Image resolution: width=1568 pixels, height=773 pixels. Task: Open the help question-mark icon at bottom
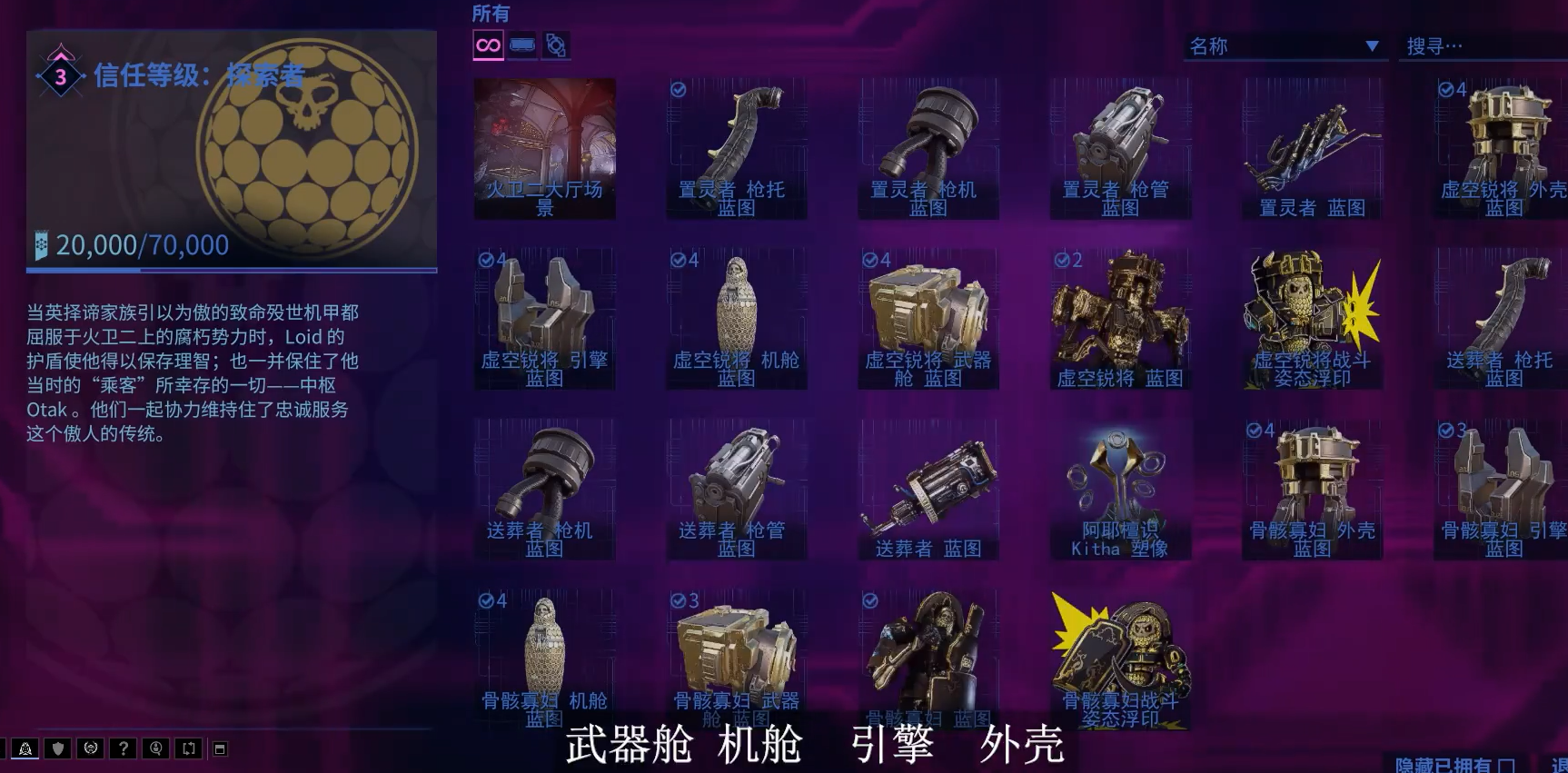[122, 750]
